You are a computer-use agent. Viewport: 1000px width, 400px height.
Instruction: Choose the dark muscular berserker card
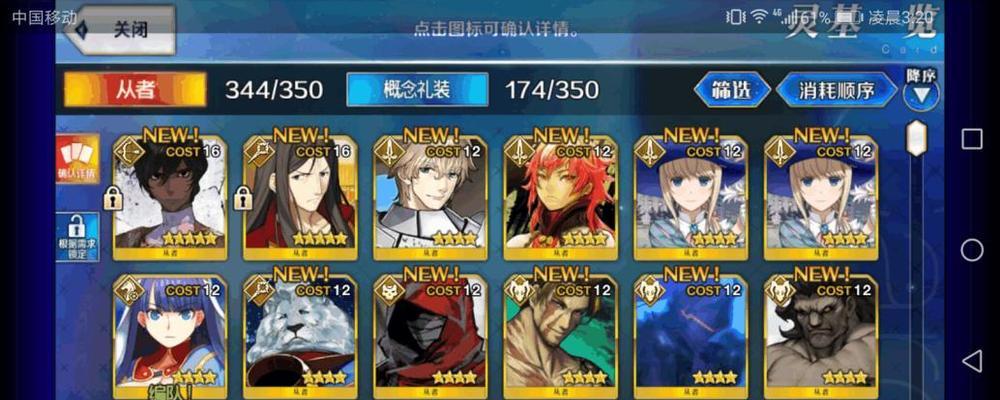tap(821, 335)
